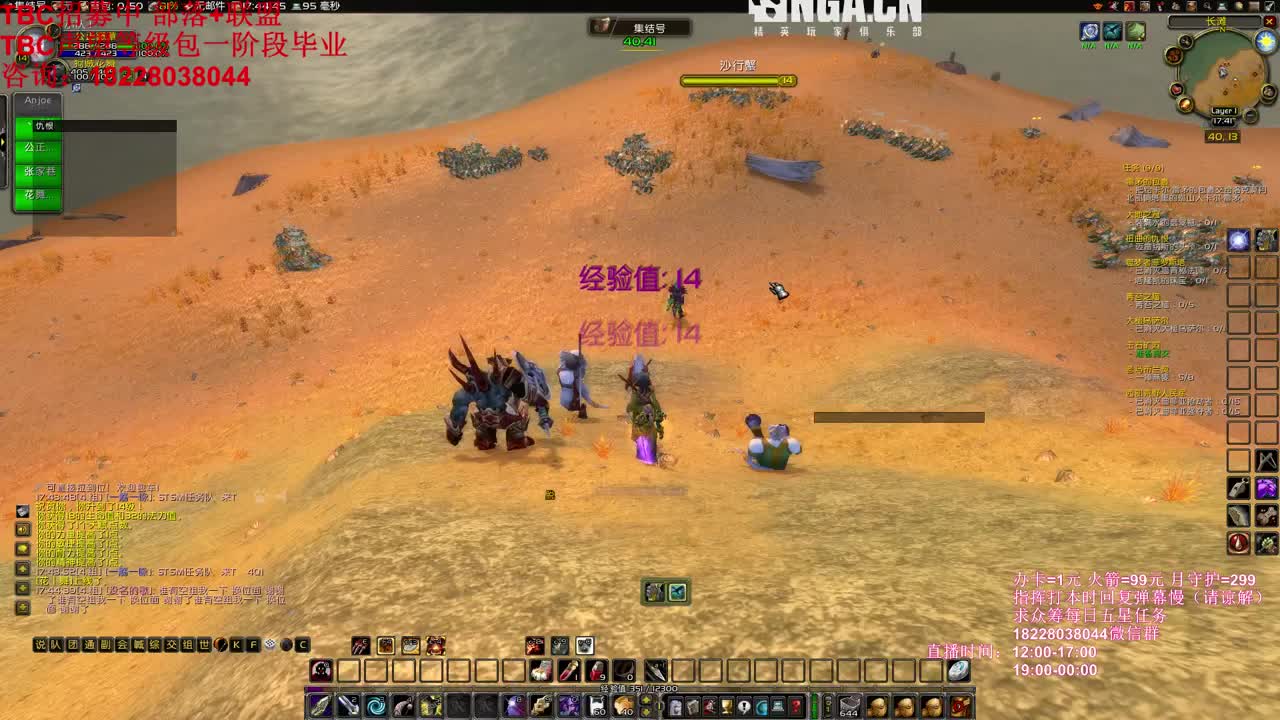
Task: Select the 世 chat channel tab
Action: [203, 645]
